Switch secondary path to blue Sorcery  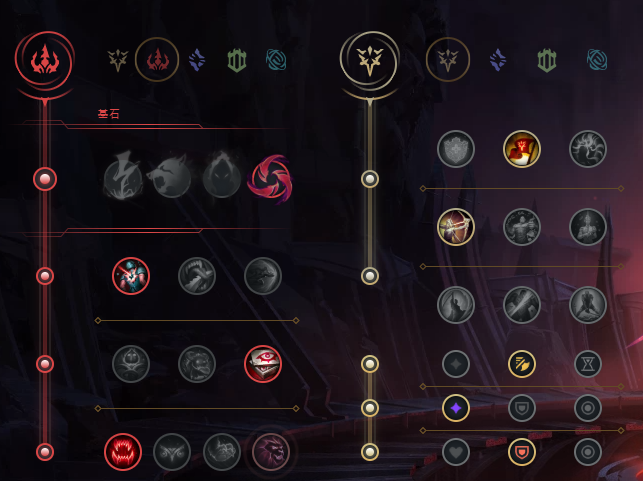498,60
